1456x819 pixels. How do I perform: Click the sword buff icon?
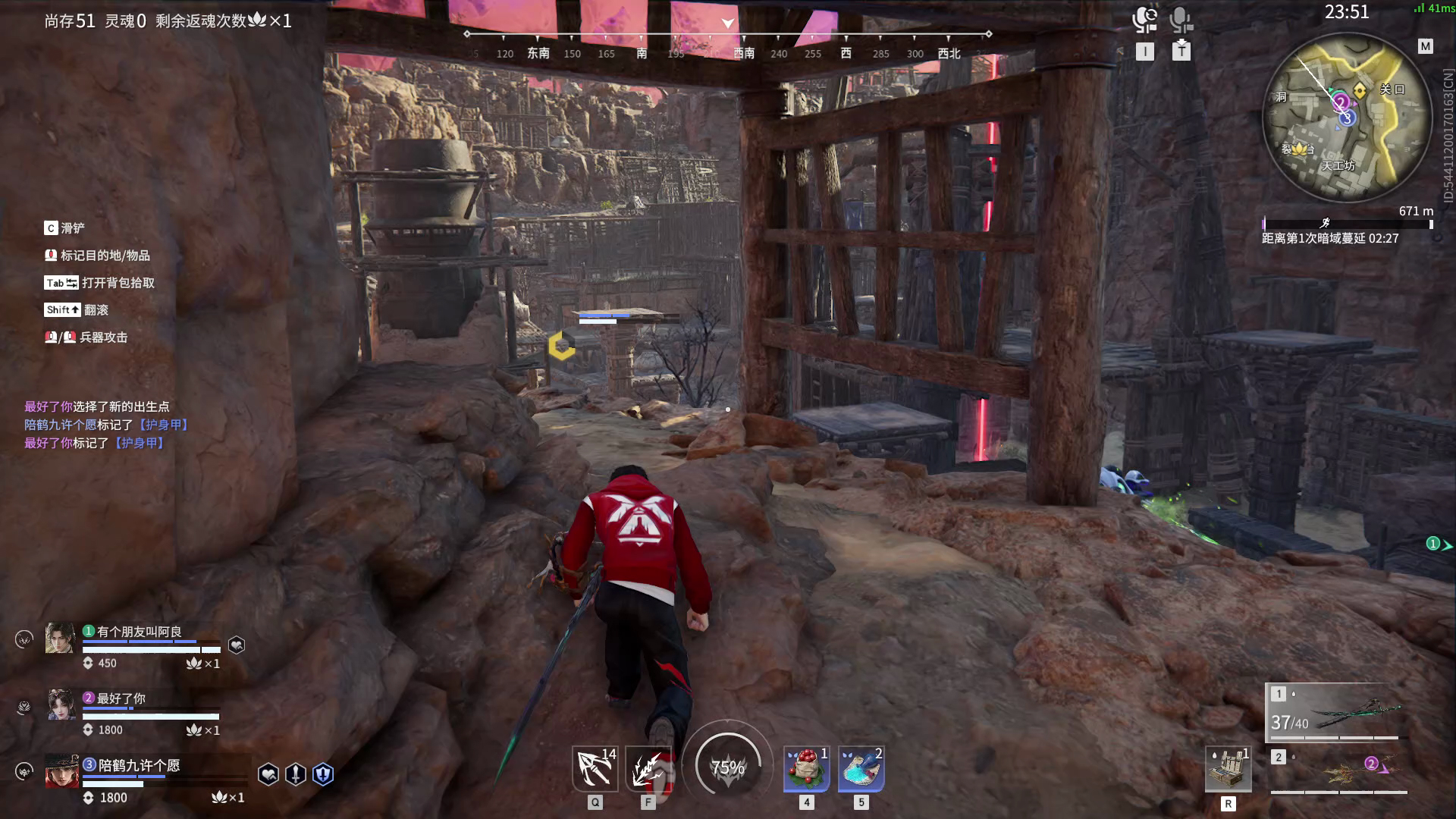click(296, 774)
